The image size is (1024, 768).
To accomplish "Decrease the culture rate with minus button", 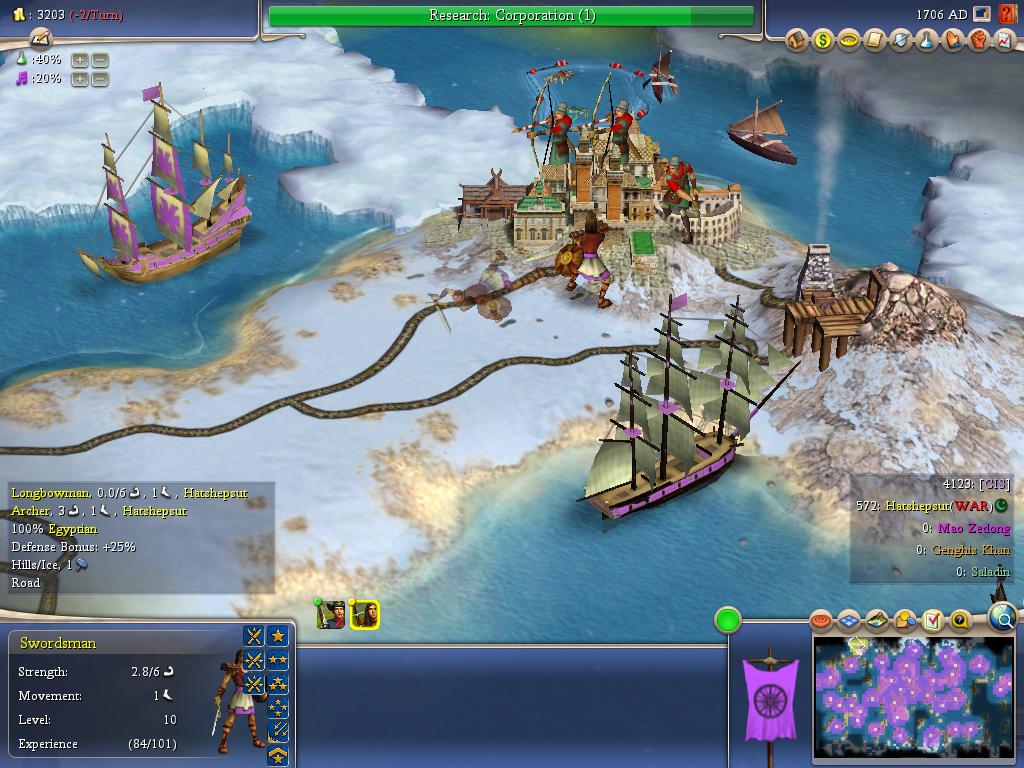I will tap(100, 79).
